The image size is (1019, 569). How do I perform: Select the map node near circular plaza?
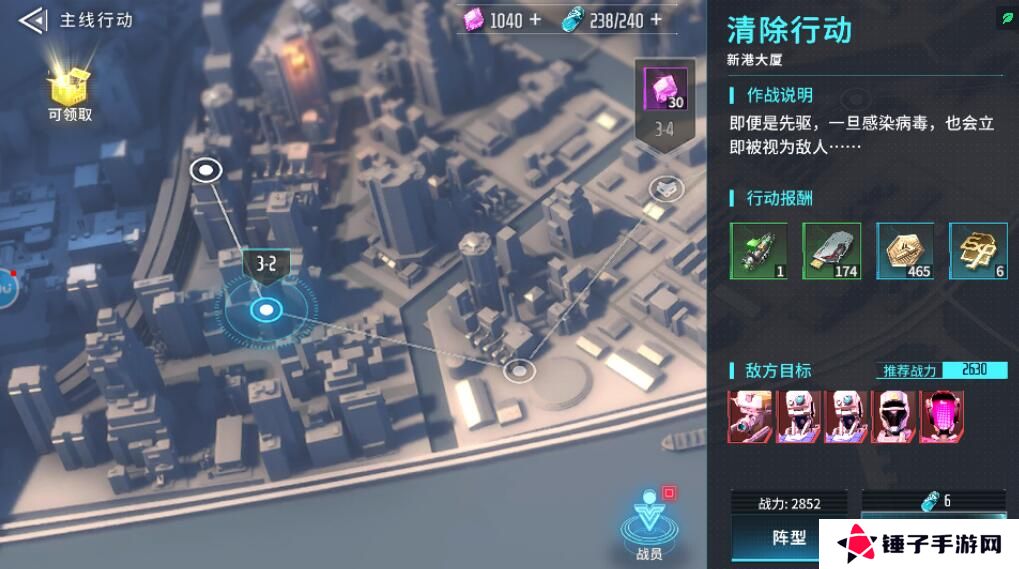coord(518,372)
